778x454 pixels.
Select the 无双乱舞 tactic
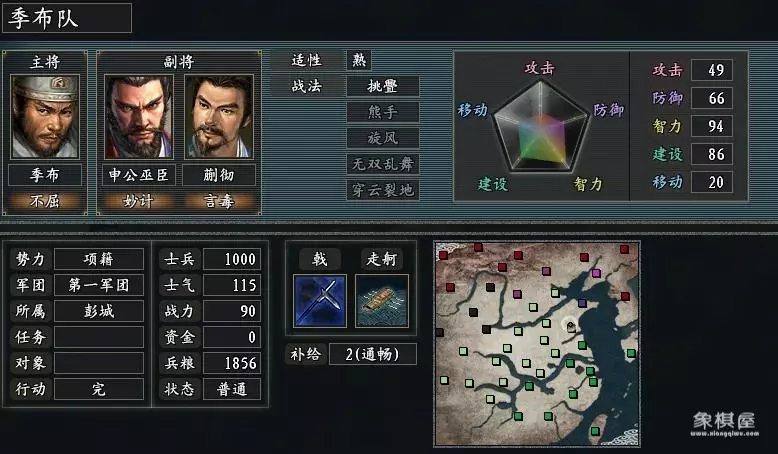pyautogui.click(x=382, y=164)
